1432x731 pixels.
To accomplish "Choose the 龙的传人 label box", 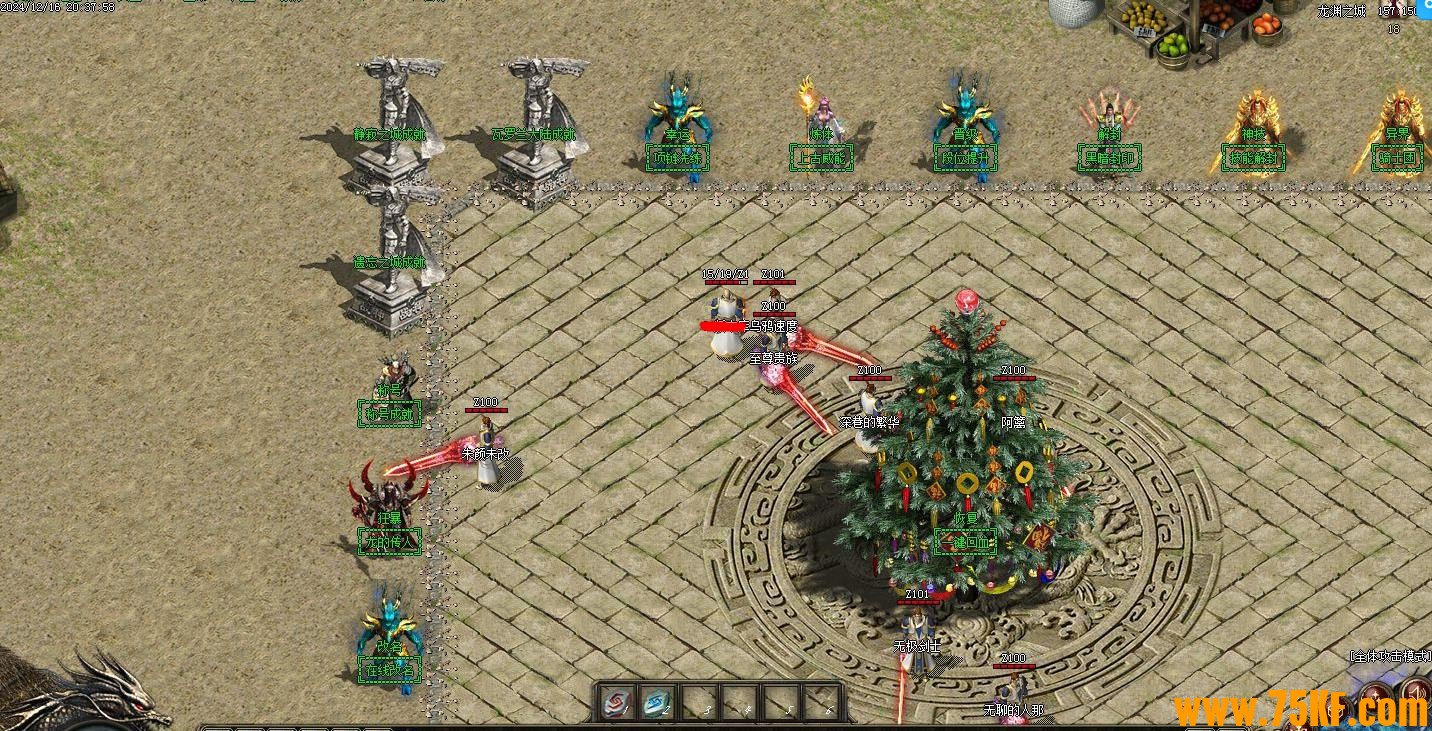I will click(389, 542).
